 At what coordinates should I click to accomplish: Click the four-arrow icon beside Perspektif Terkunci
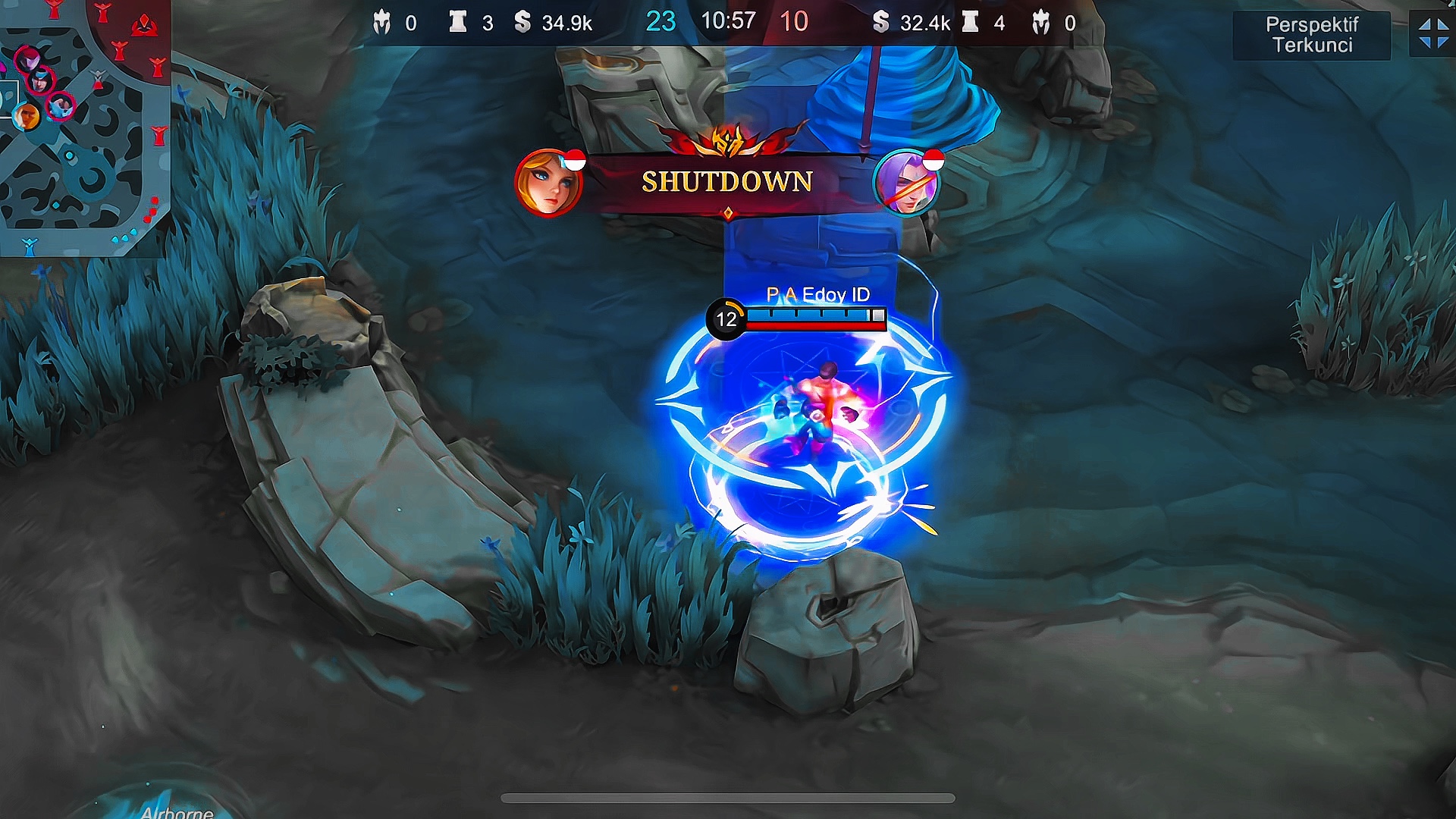pos(1432,35)
